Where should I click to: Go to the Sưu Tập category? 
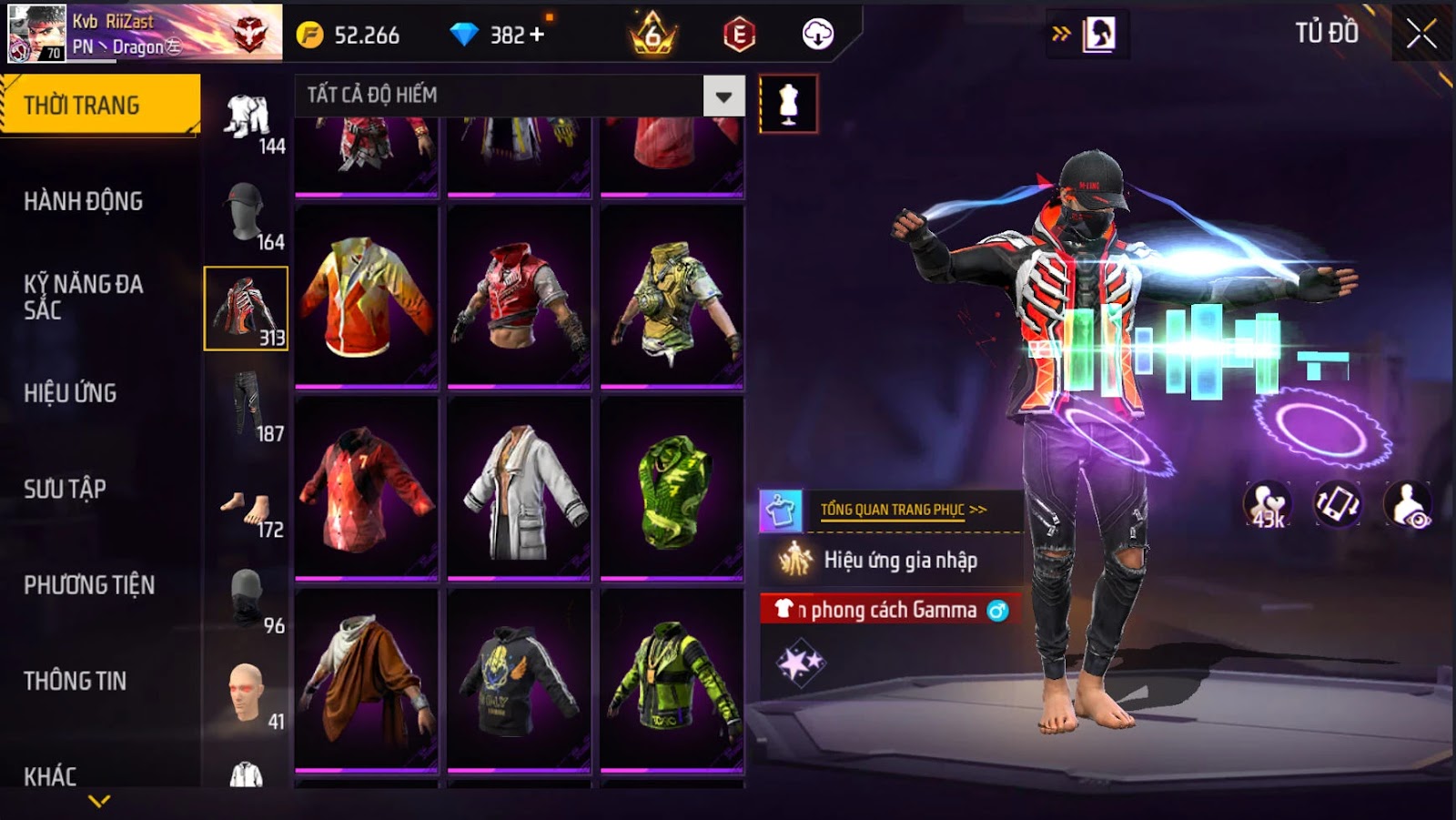coord(65,489)
